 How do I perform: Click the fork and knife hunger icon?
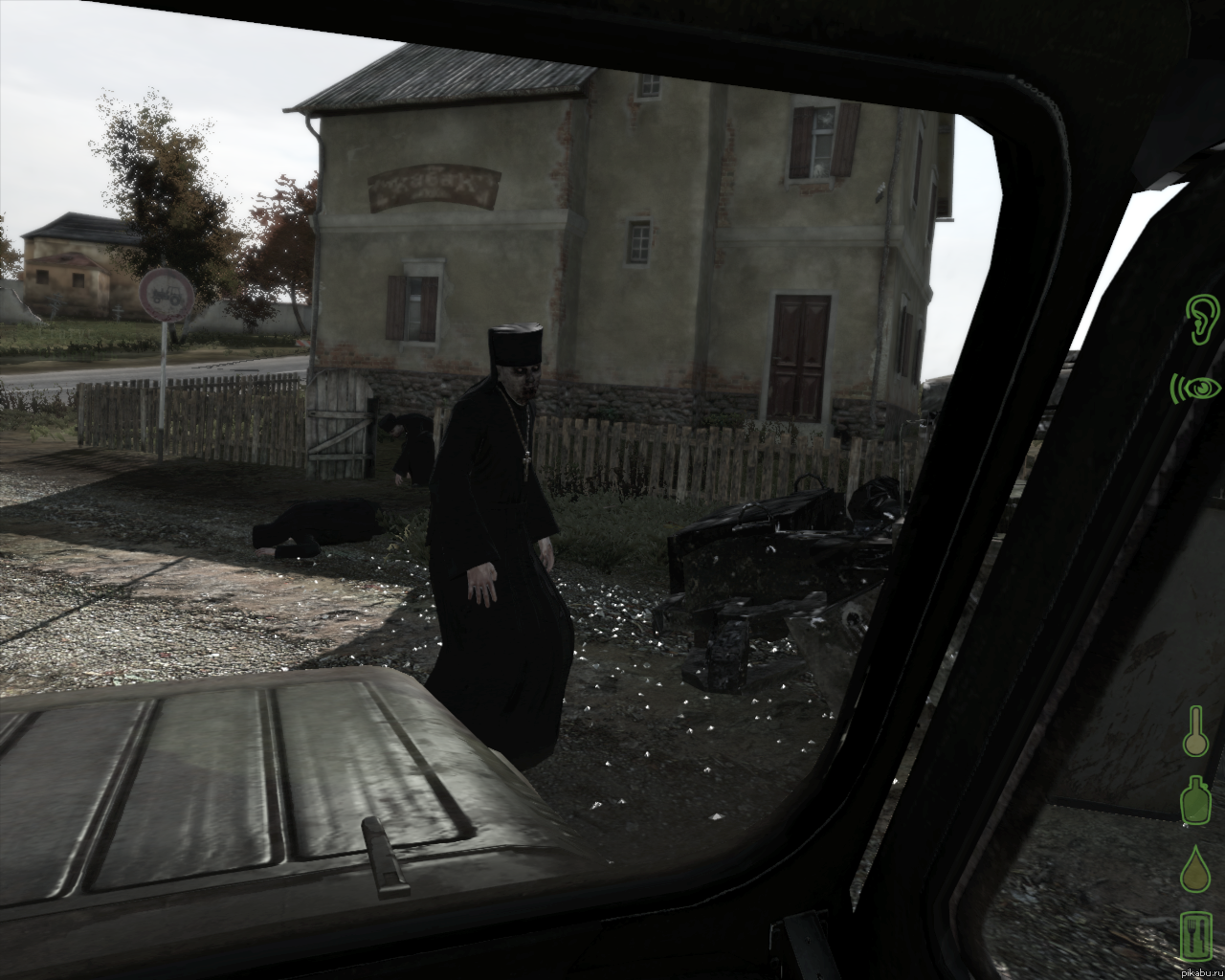point(1195,936)
